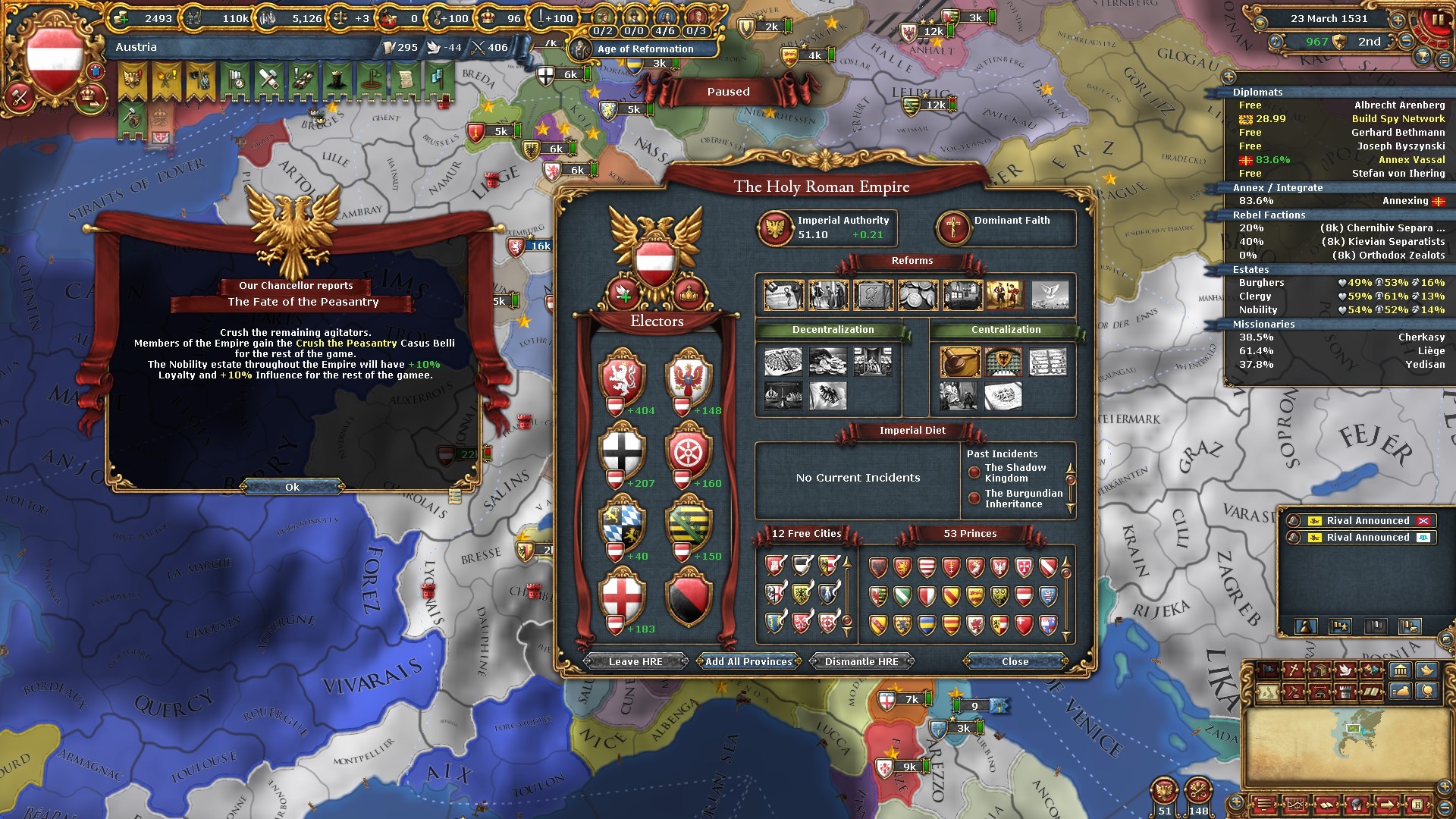Open The Shadow Kingdom past incident
The height and width of the screenshot is (819, 1456).
[1015, 472]
